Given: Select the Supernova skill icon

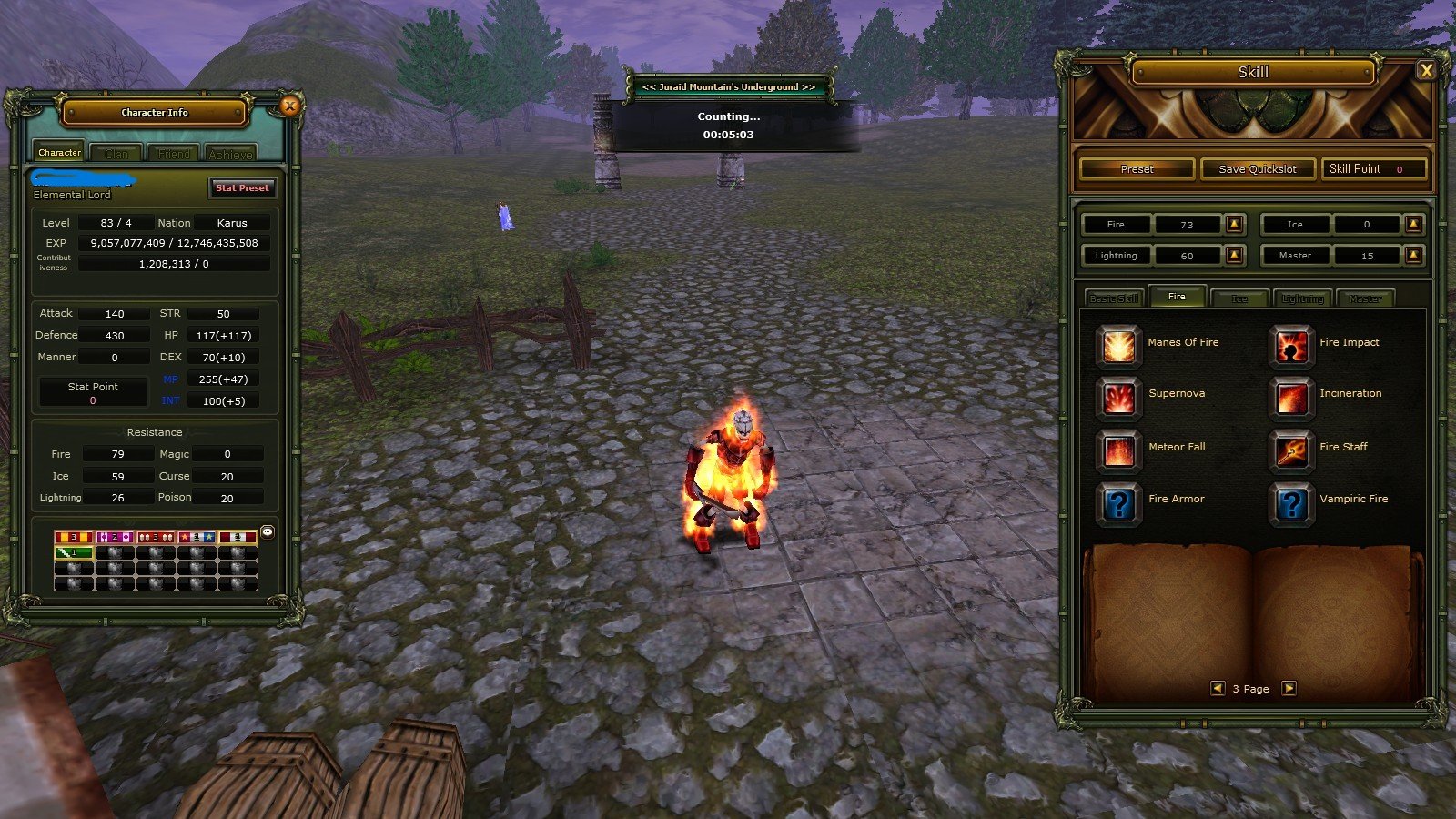Looking at the screenshot, I should pyautogui.click(x=1118, y=399).
